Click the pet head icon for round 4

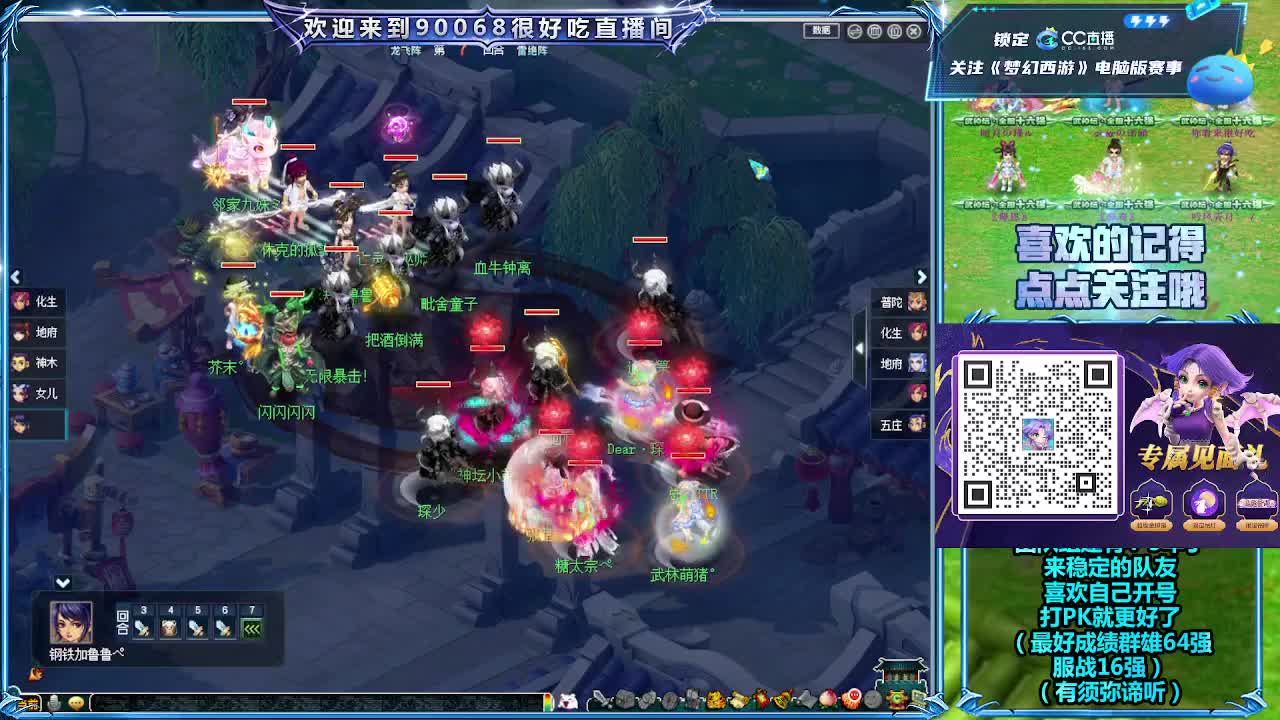point(168,630)
